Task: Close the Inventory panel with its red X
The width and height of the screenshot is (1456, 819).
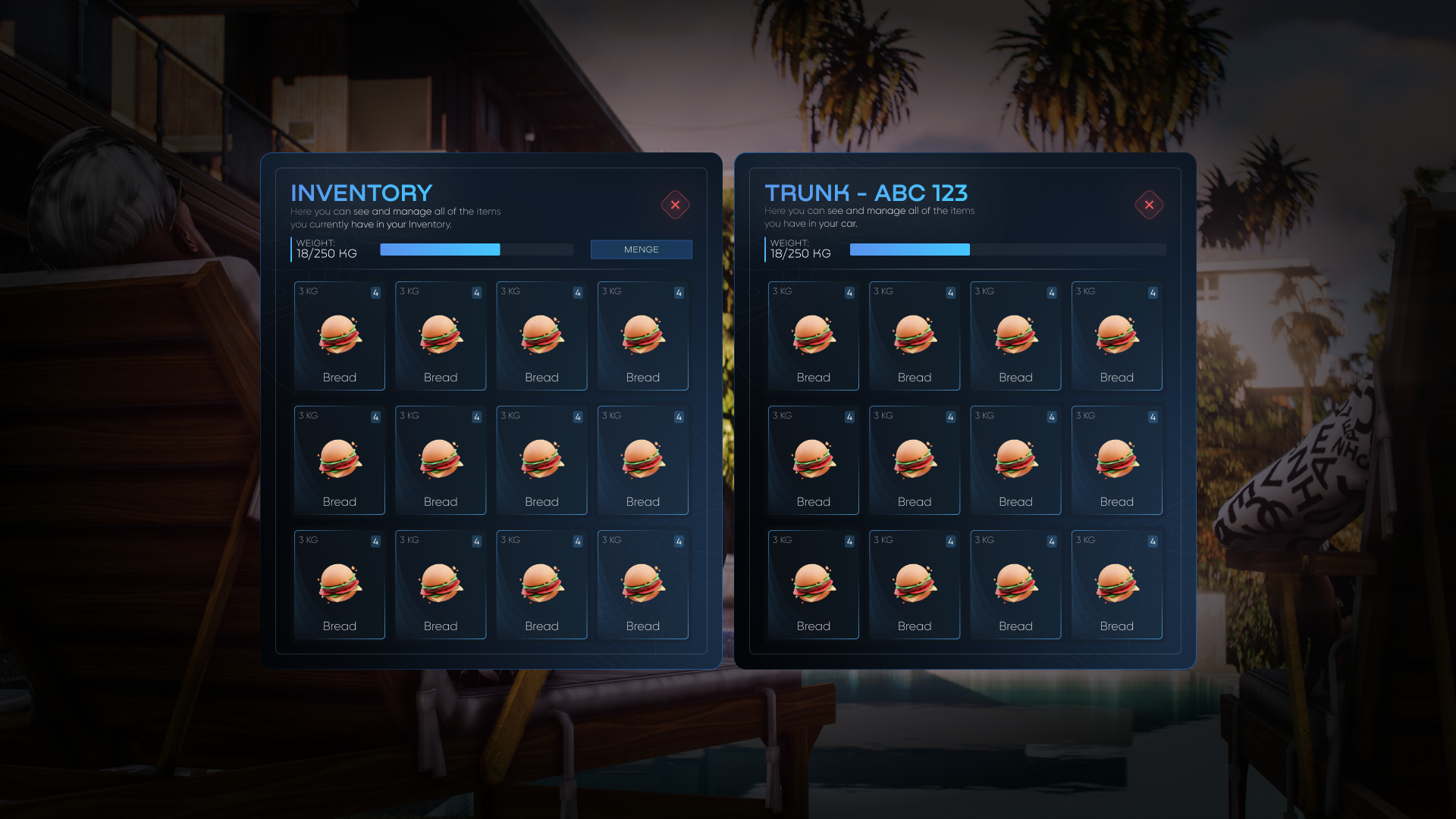Action: pos(675,205)
